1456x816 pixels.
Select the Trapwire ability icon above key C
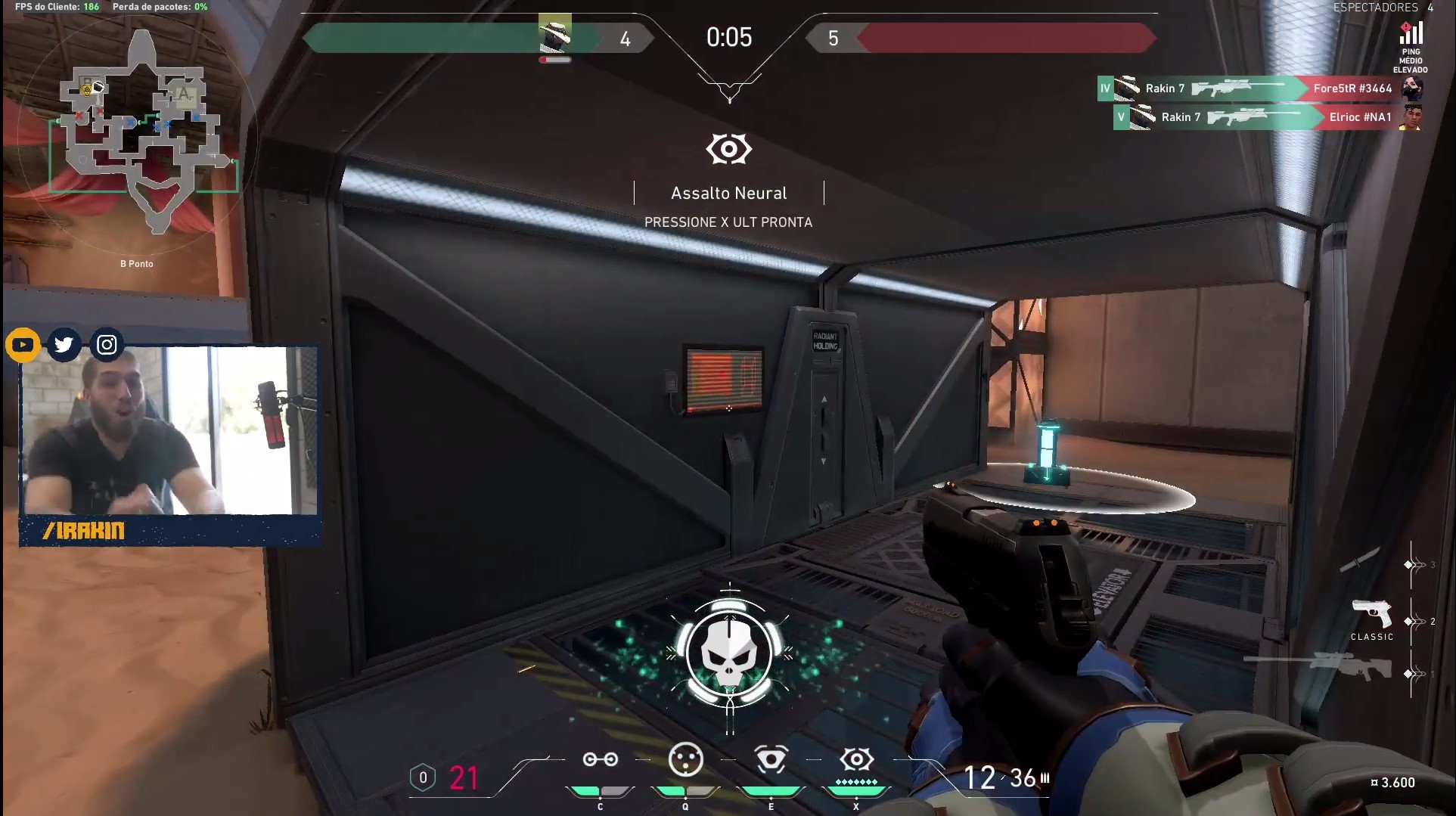pyautogui.click(x=600, y=760)
